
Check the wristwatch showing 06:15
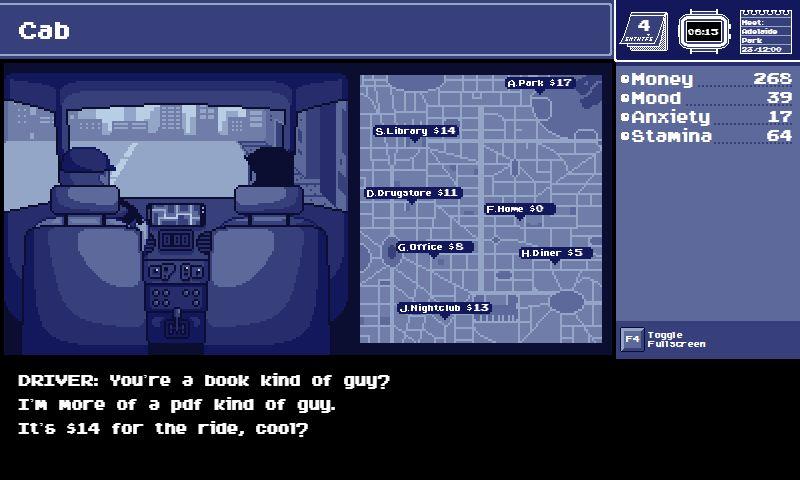(x=702, y=31)
